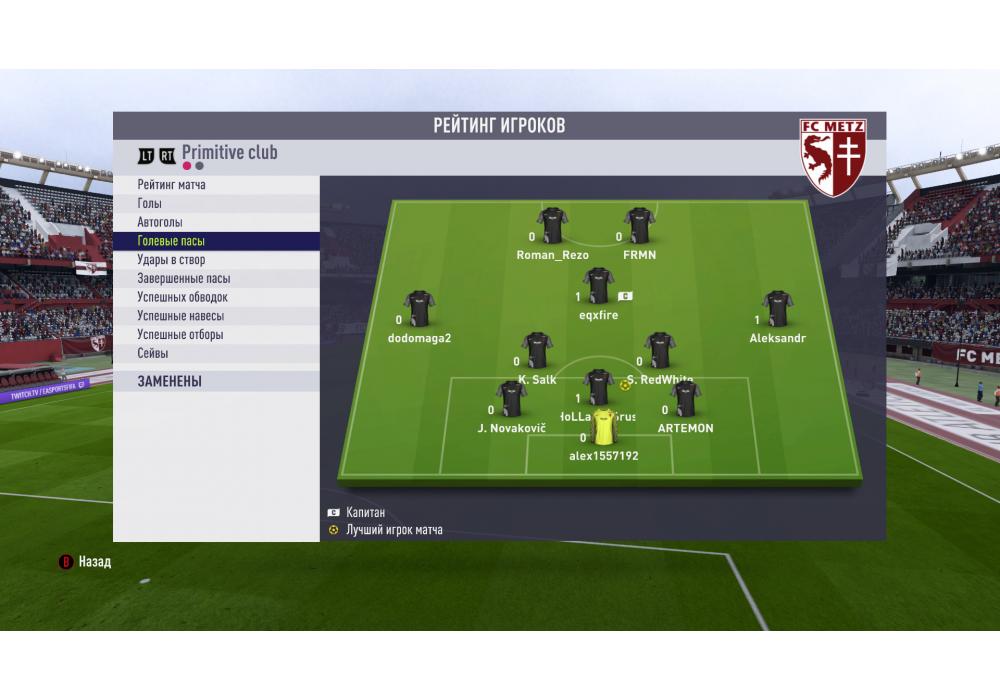The width and height of the screenshot is (1000, 700).
Task: Select the Успешных обводок entry
Action: (x=182, y=297)
